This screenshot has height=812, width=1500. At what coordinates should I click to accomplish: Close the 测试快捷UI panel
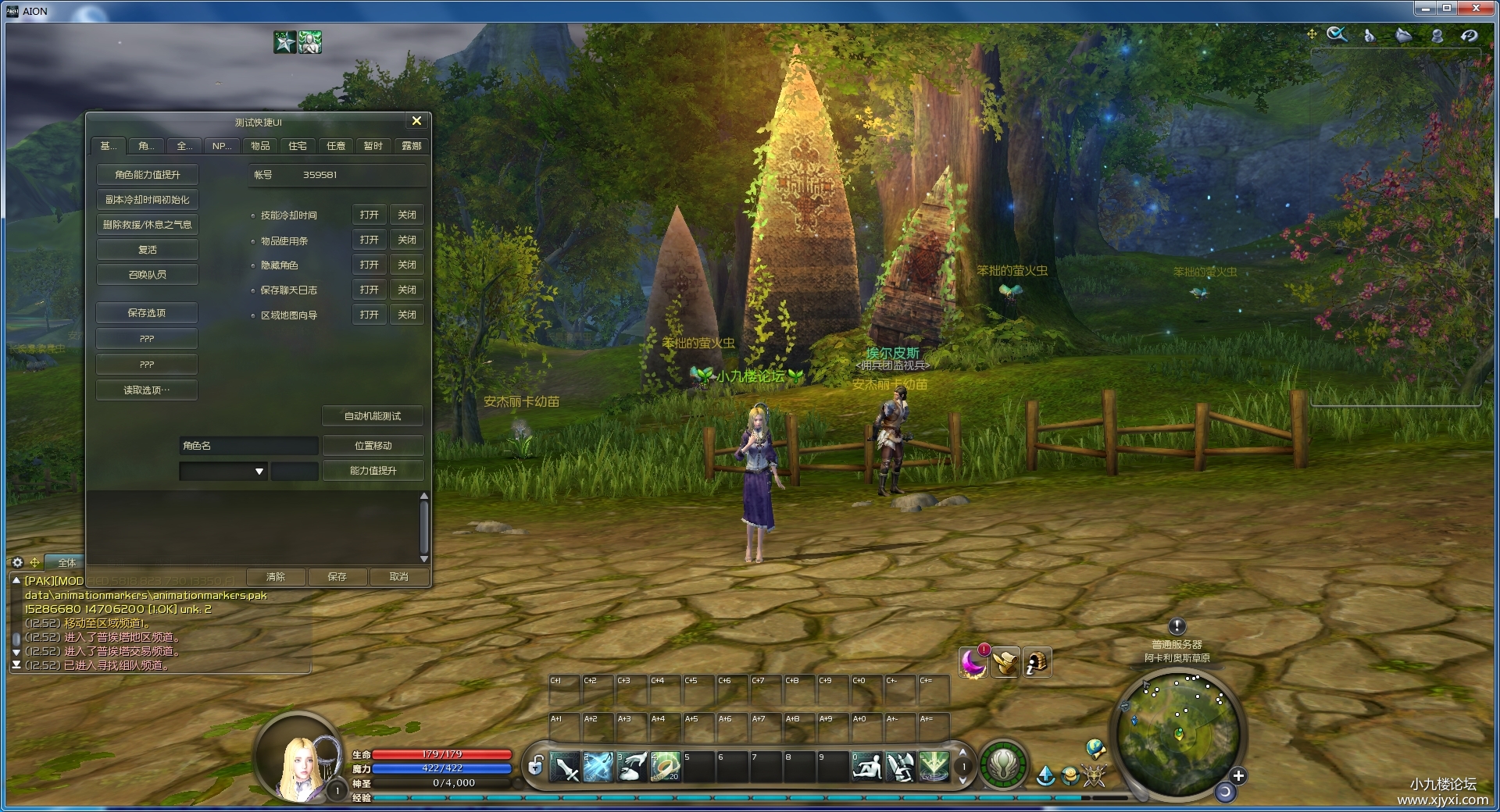416,121
